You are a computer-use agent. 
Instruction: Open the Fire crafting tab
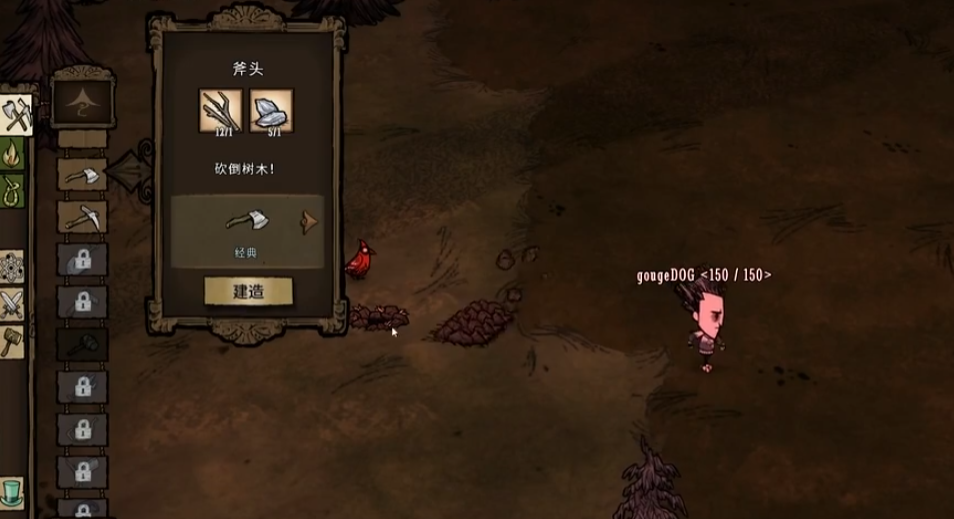[13, 155]
